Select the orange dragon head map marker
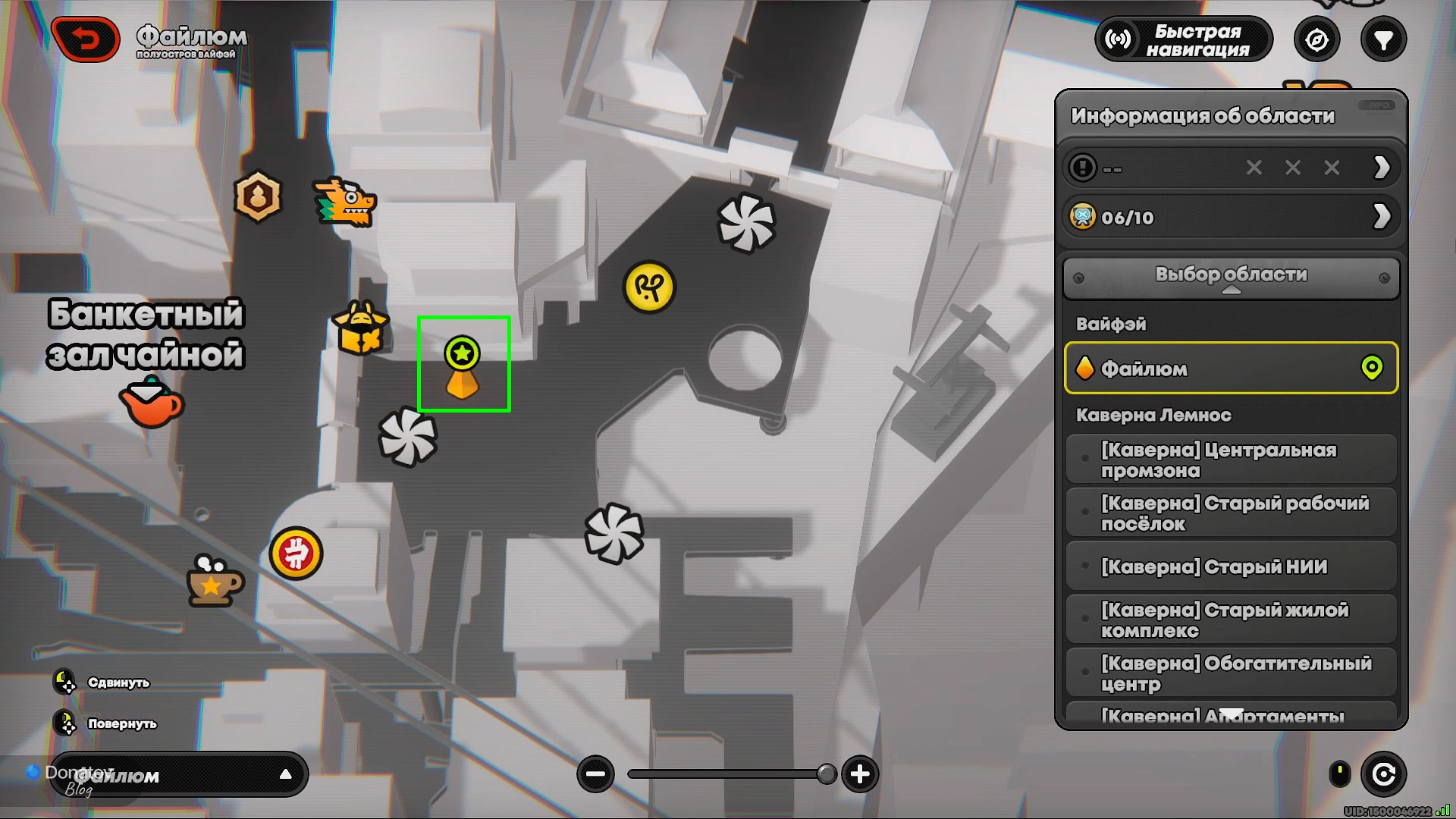Viewport: 1456px width, 819px height. (x=345, y=202)
